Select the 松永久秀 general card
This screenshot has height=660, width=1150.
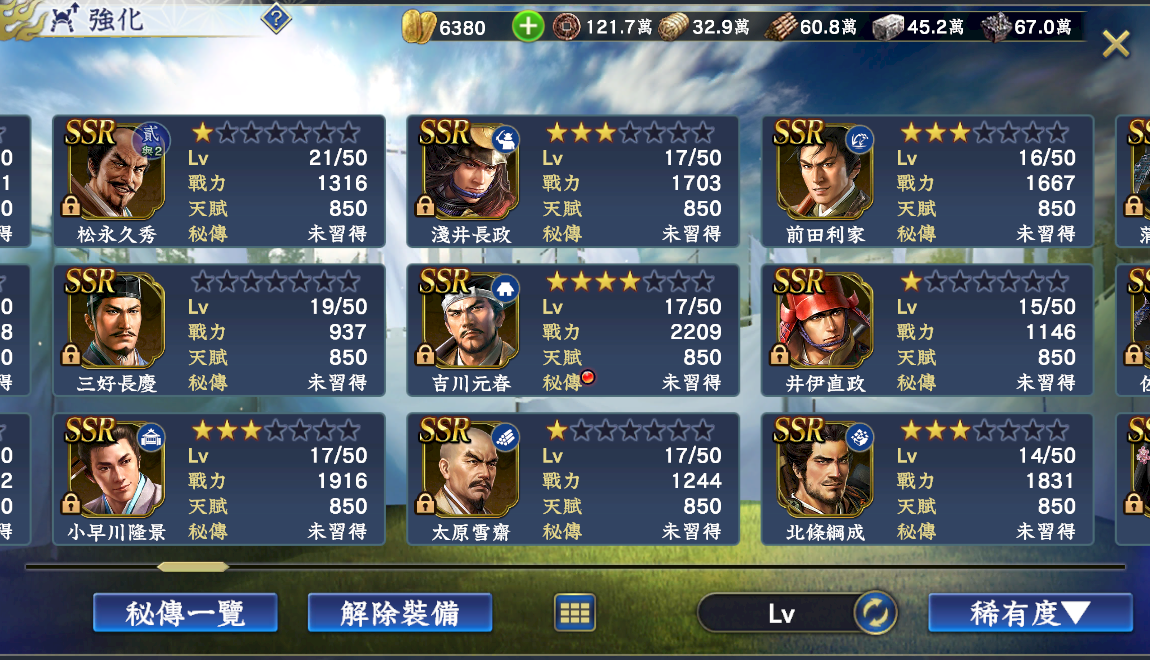219,181
